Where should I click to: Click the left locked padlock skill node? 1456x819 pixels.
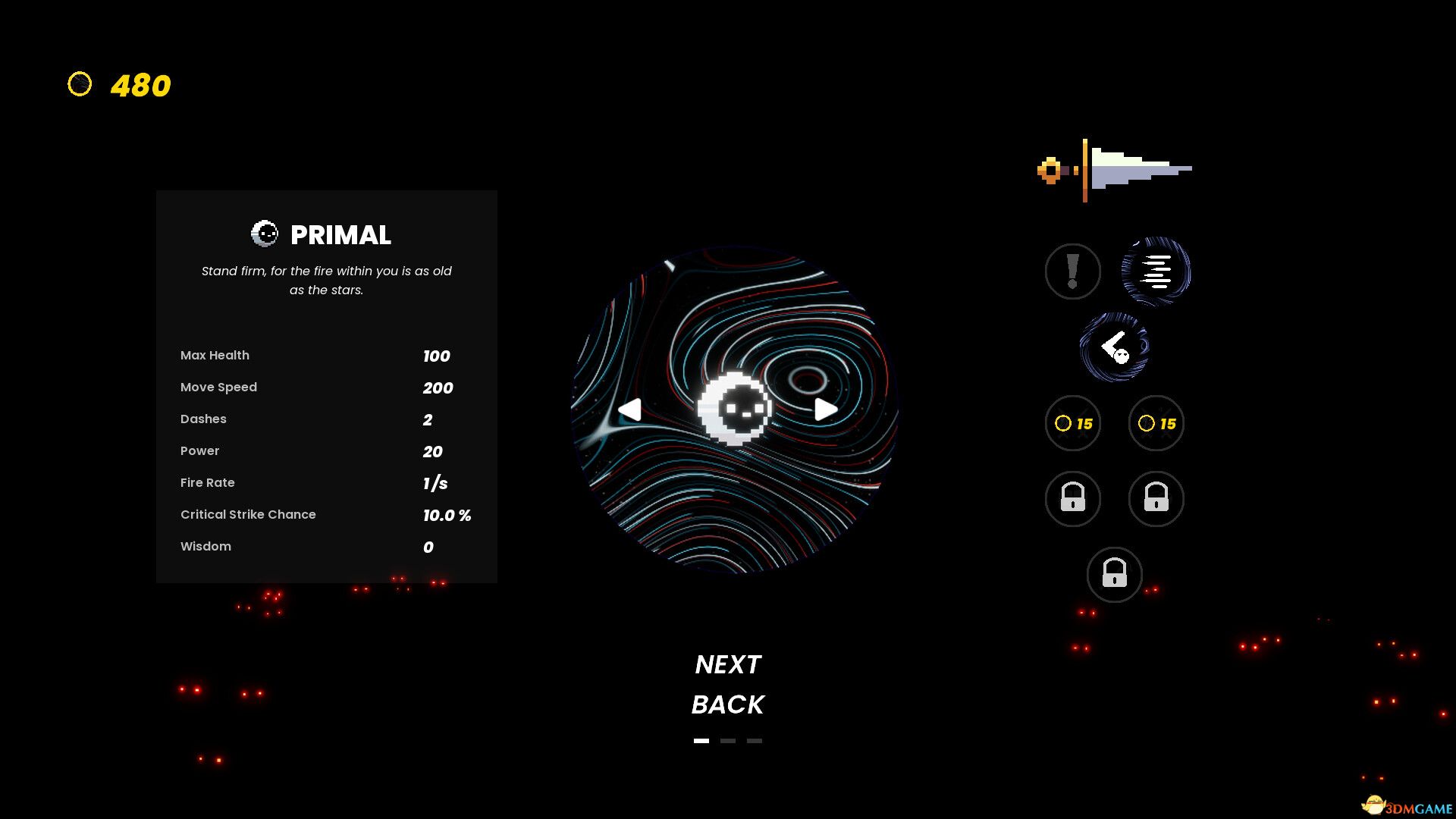(1072, 498)
